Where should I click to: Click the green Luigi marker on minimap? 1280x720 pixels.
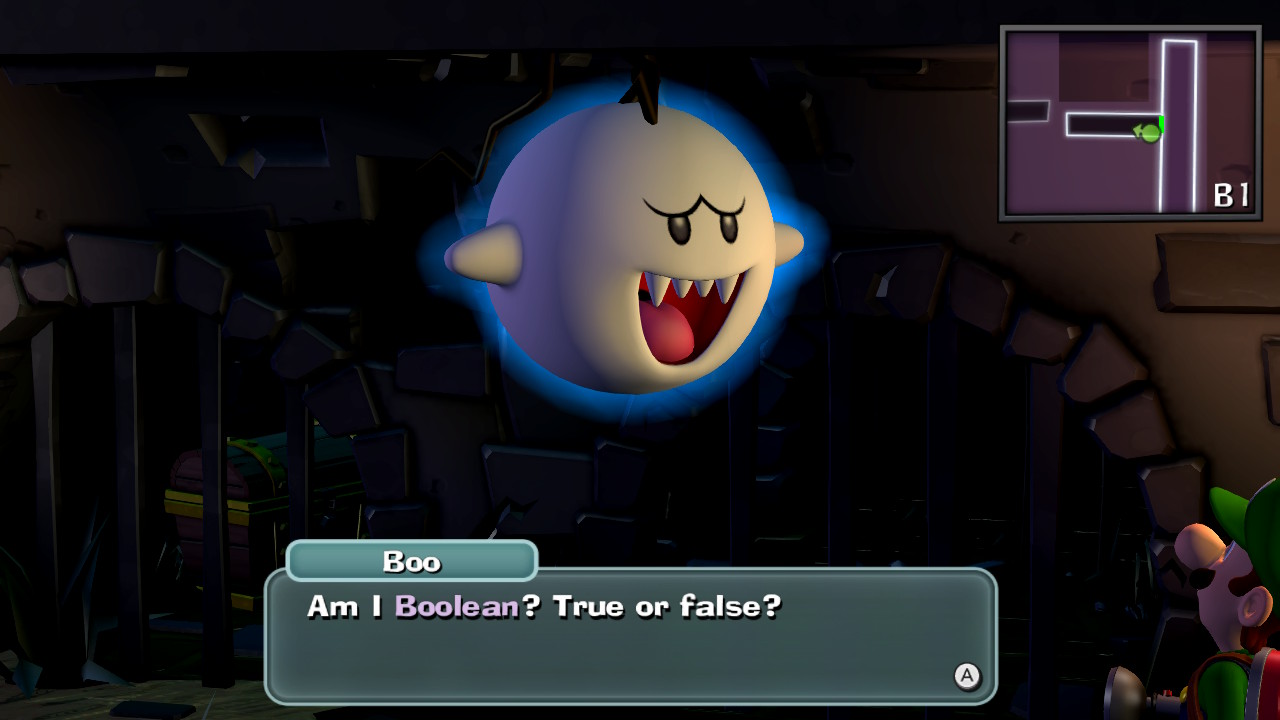click(x=1149, y=132)
